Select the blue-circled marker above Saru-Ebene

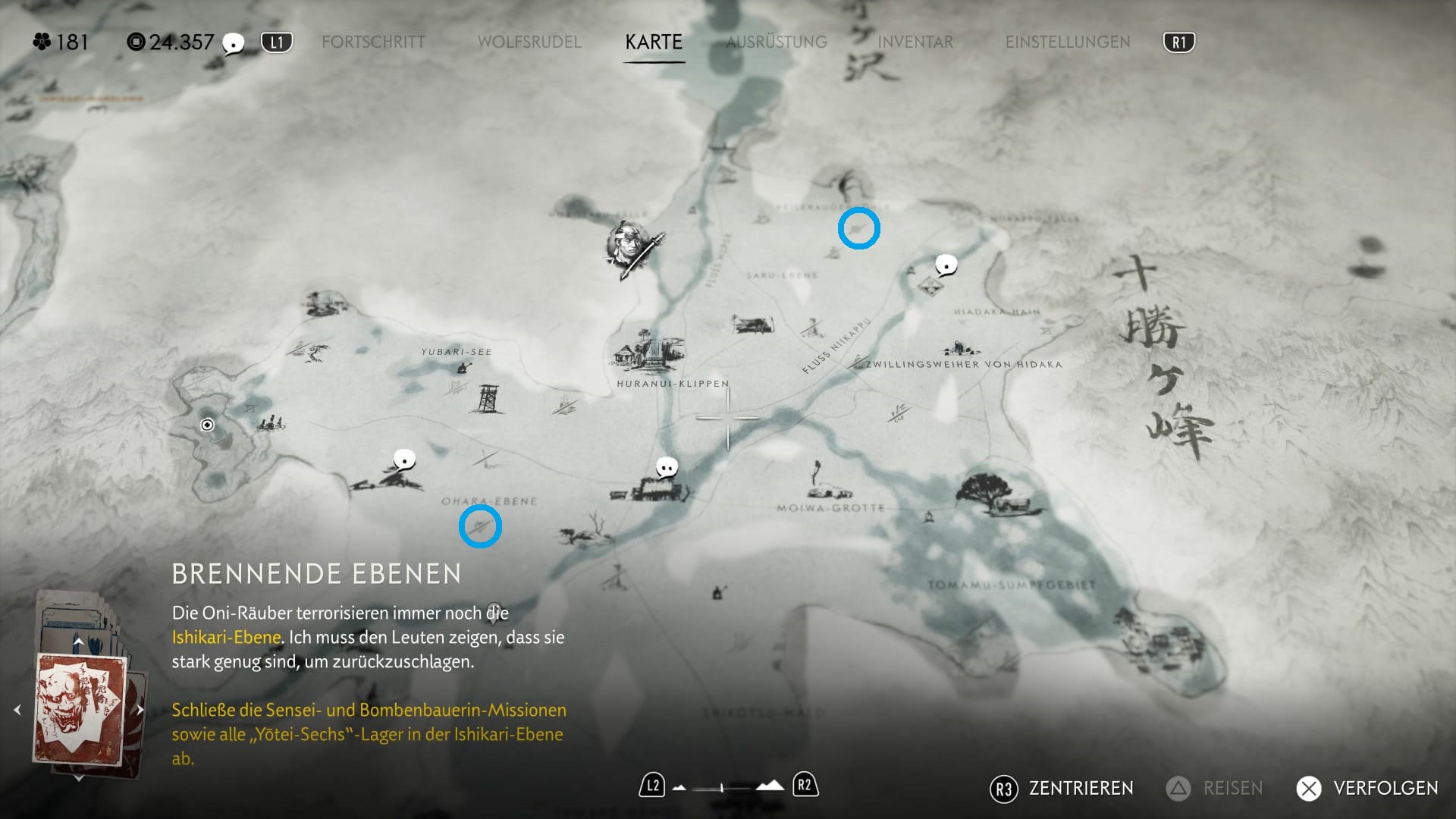(858, 228)
